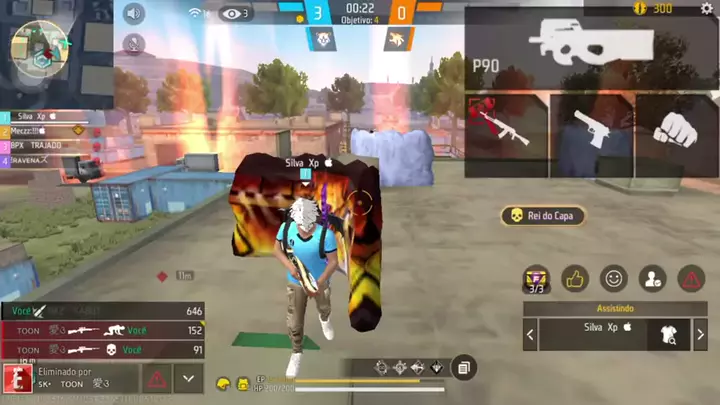Image resolution: width=720 pixels, height=405 pixels.
Task: View spectated player's outfit via shirt icon
Action: (x=667, y=335)
